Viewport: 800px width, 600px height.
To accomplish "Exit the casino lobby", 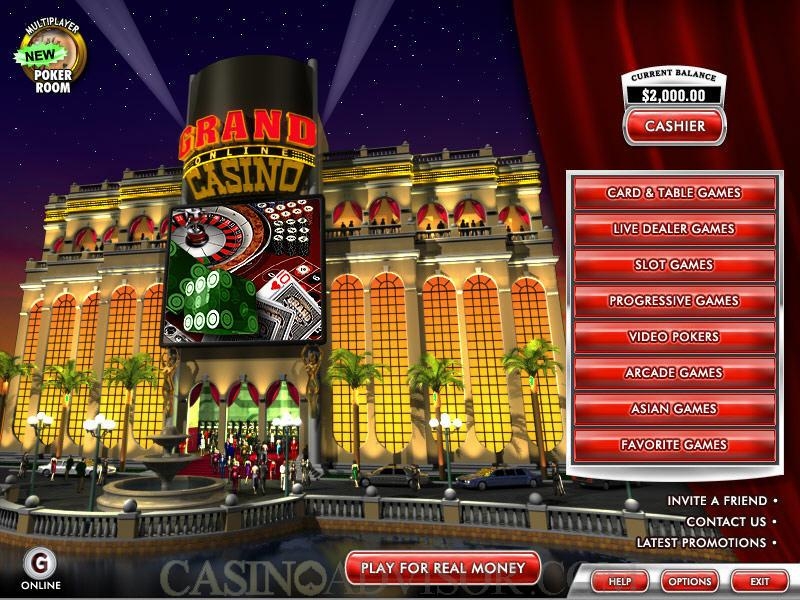I will [760, 581].
